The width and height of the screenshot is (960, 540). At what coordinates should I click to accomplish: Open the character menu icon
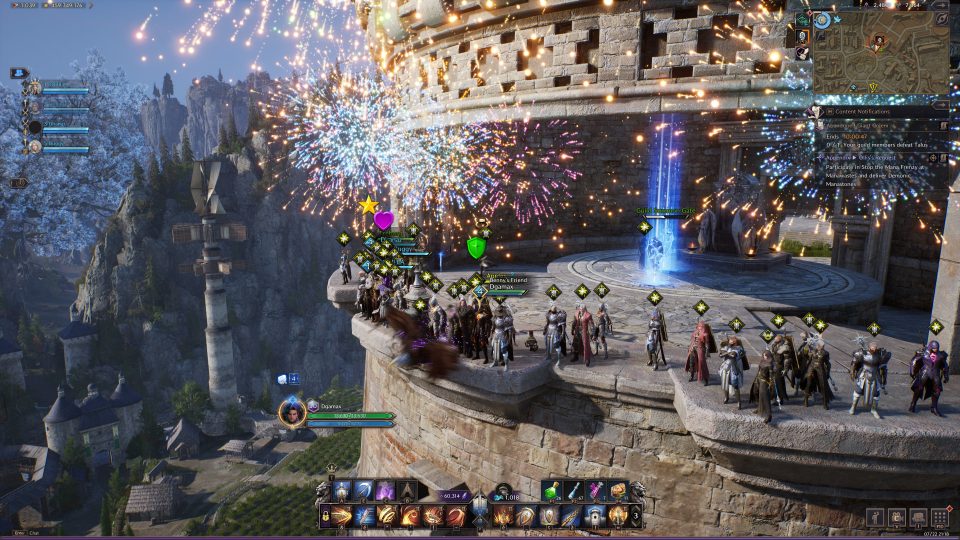click(x=875, y=517)
